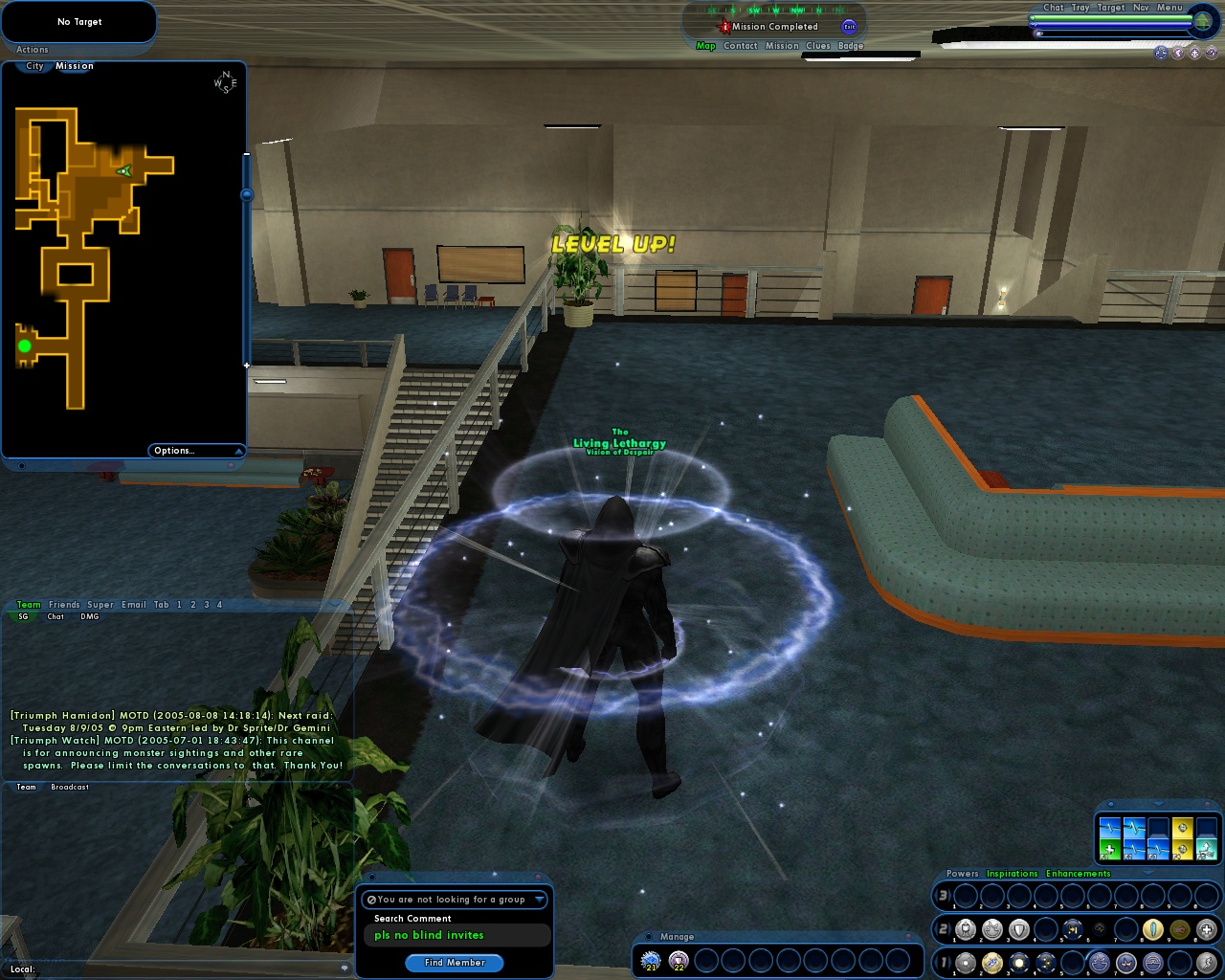Activate the Sprint power in tray 1

1207,963
